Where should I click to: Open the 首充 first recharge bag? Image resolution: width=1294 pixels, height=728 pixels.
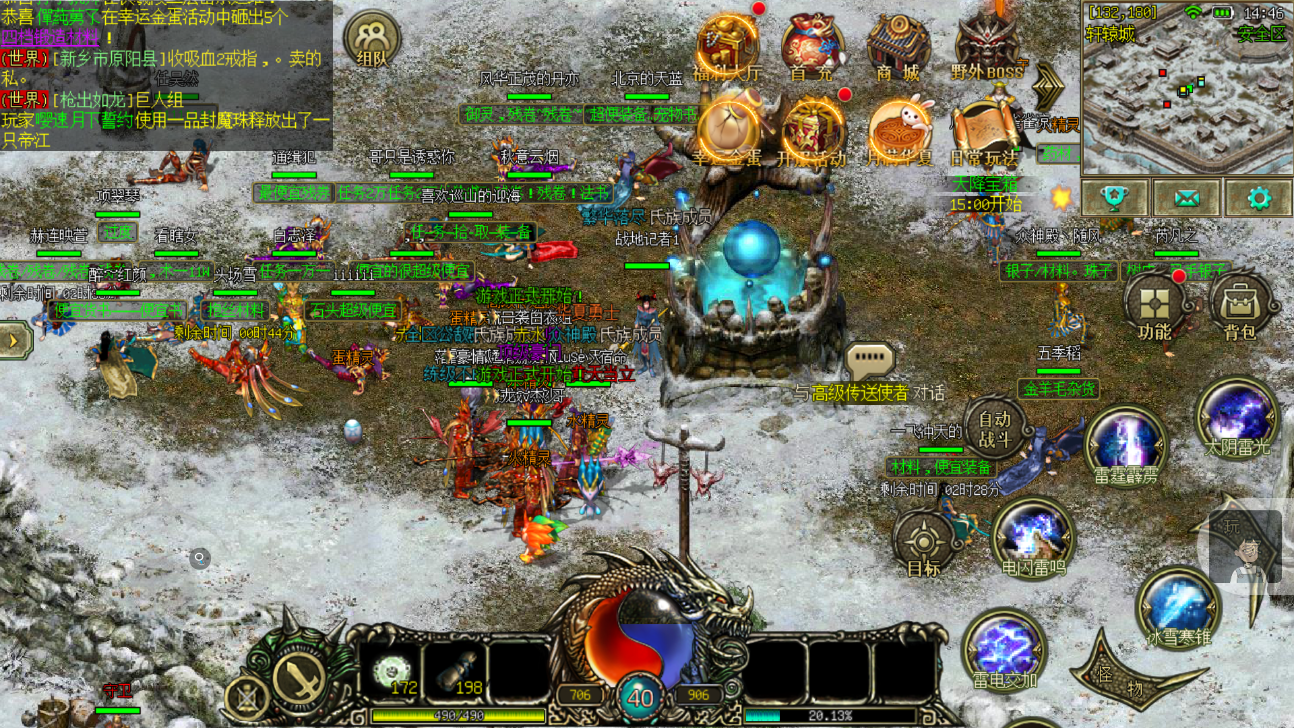(x=812, y=45)
